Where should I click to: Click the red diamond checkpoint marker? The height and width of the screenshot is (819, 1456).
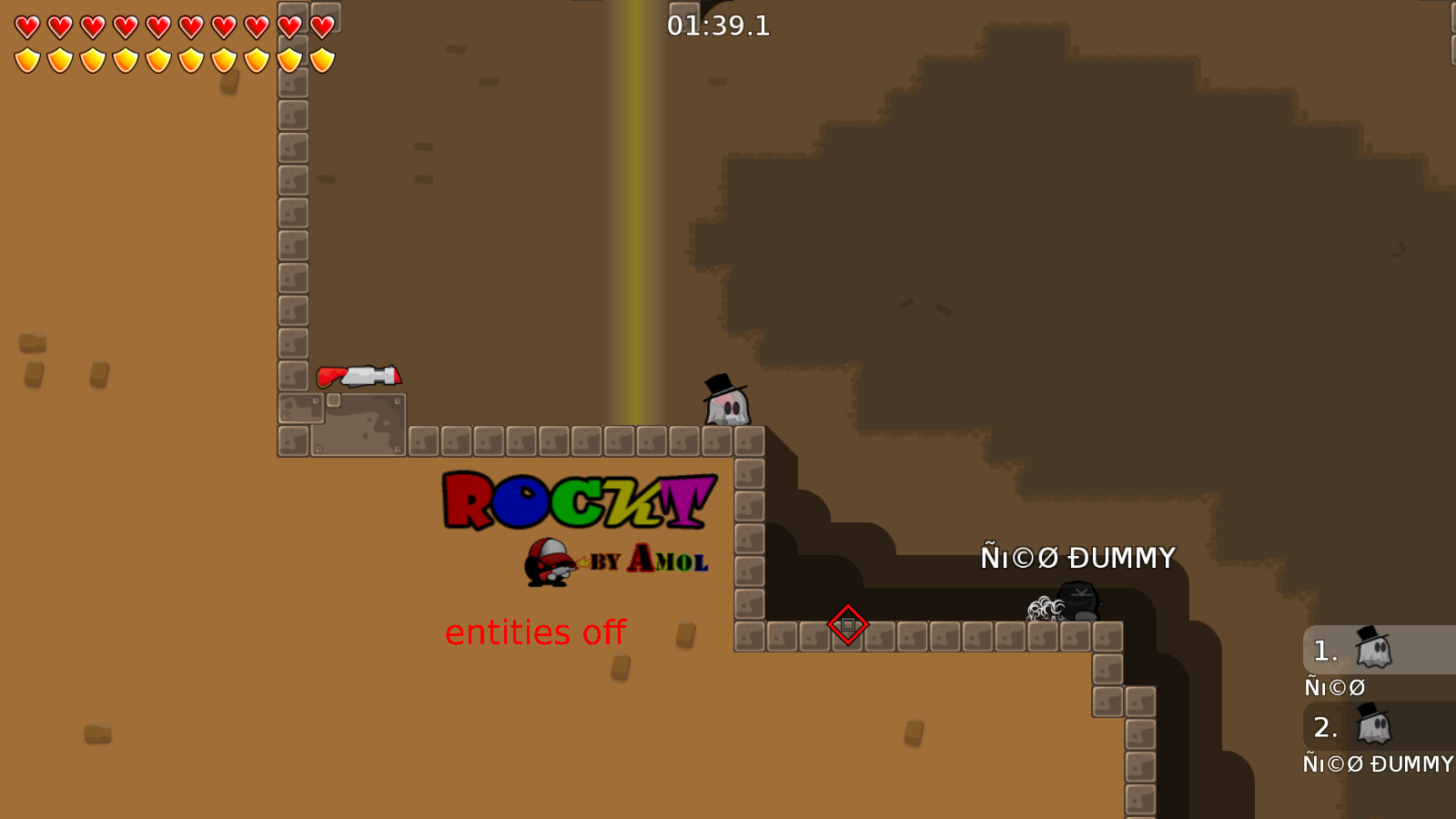(847, 626)
